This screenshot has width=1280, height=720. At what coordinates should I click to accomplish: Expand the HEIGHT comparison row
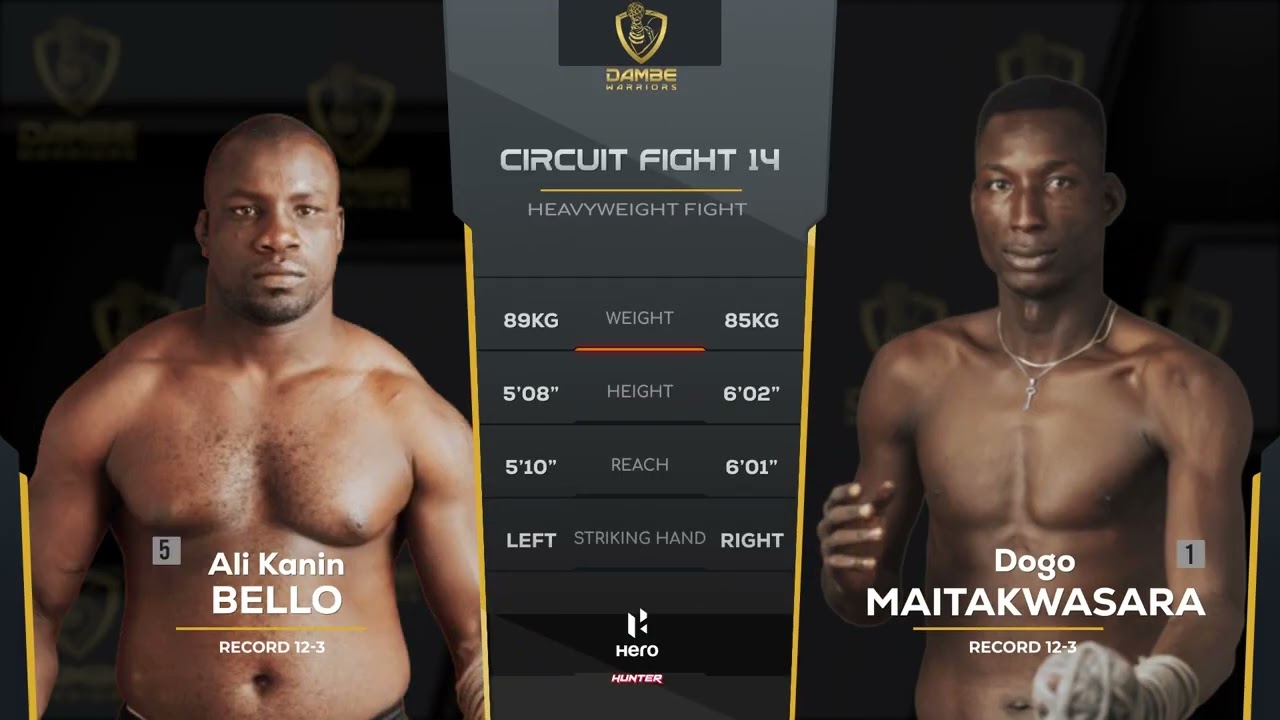point(640,391)
